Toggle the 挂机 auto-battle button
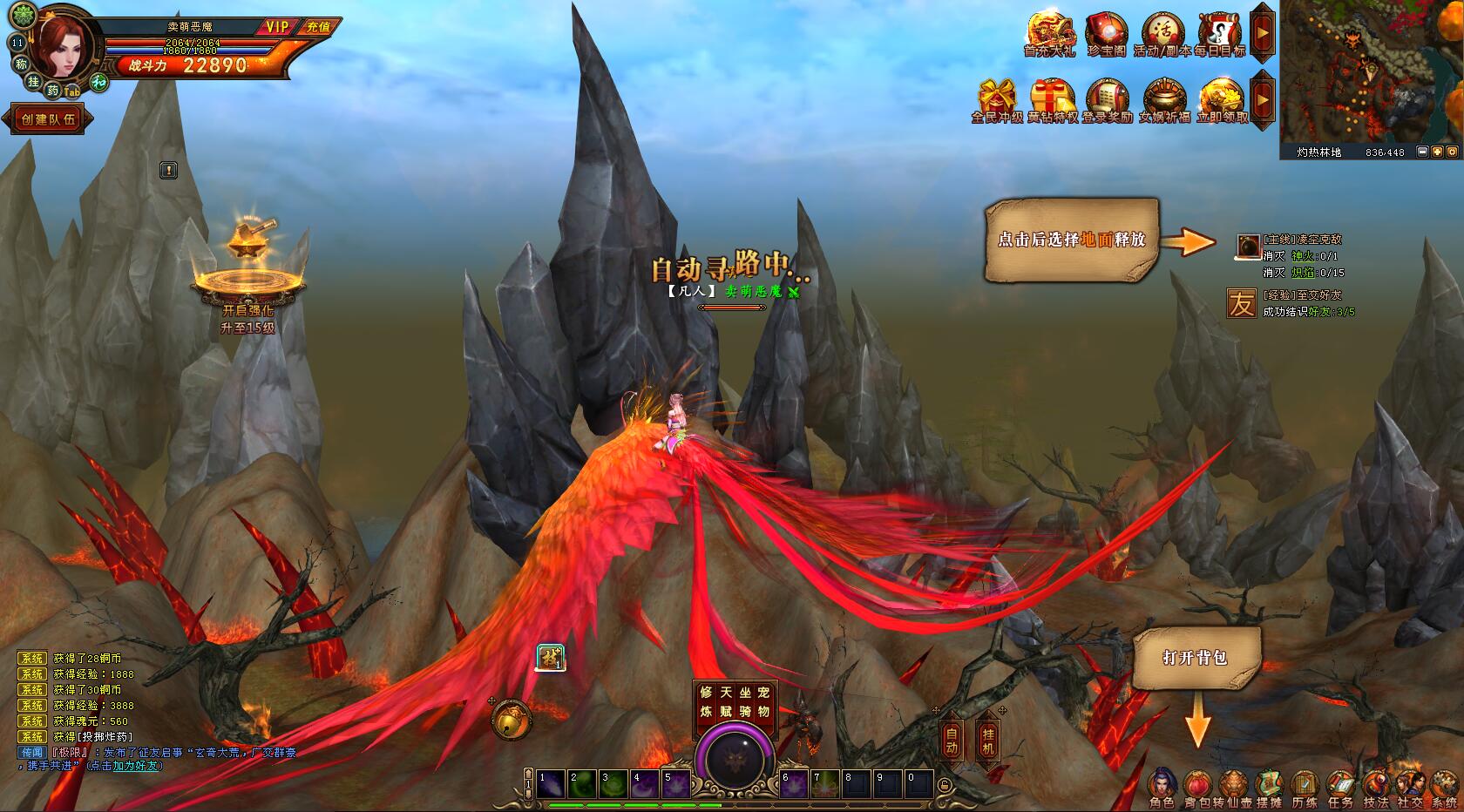 987,741
